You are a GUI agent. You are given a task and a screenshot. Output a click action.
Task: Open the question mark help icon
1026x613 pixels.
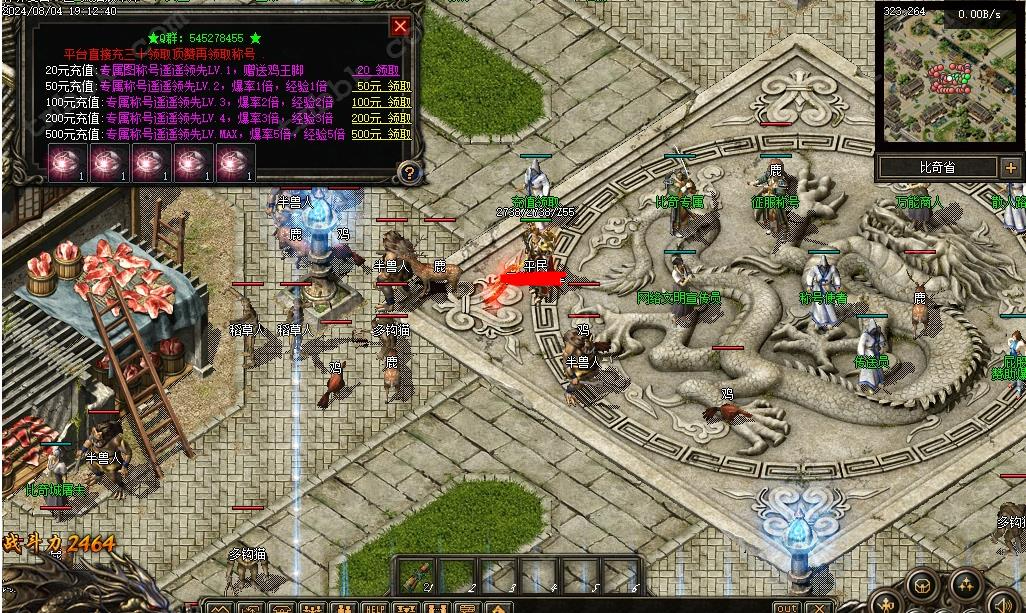[x=408, y=172]
